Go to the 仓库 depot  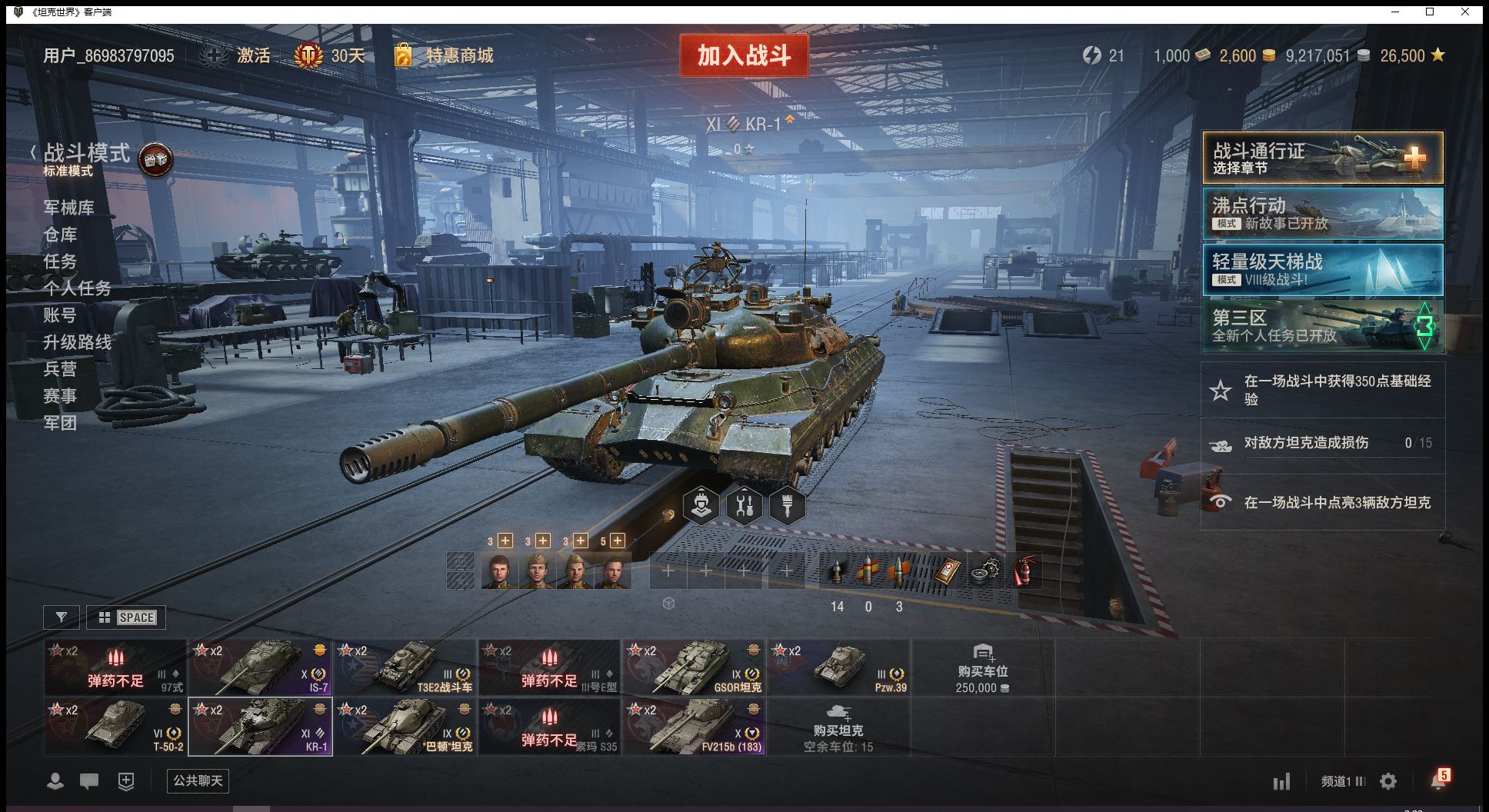(x=60, y=235)
